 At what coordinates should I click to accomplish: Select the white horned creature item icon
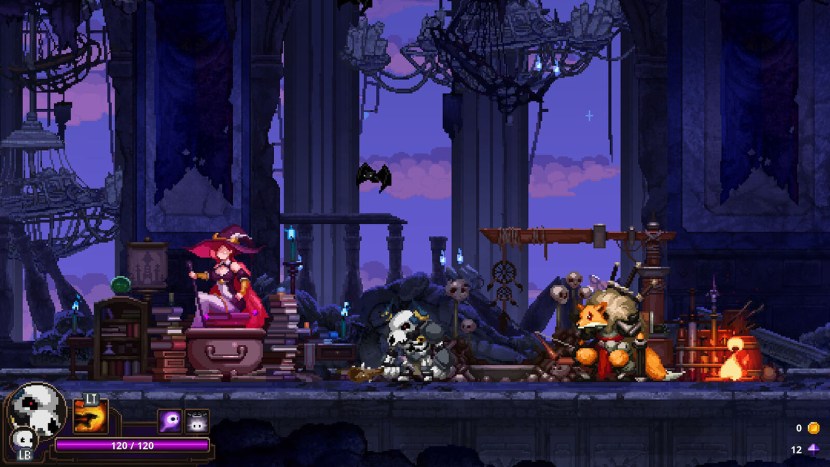coord(197,420)
